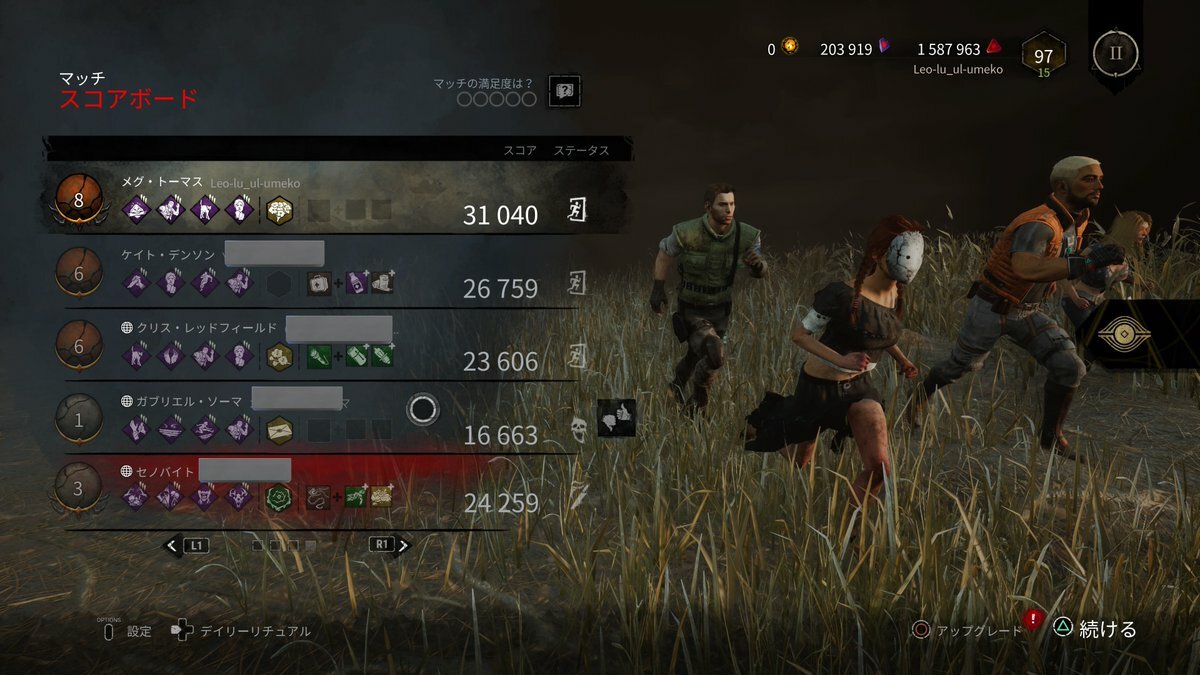Screen dimensions: 1200x675
Task: Click the thumbs up/down rating icon
Action: click(616, 418)
